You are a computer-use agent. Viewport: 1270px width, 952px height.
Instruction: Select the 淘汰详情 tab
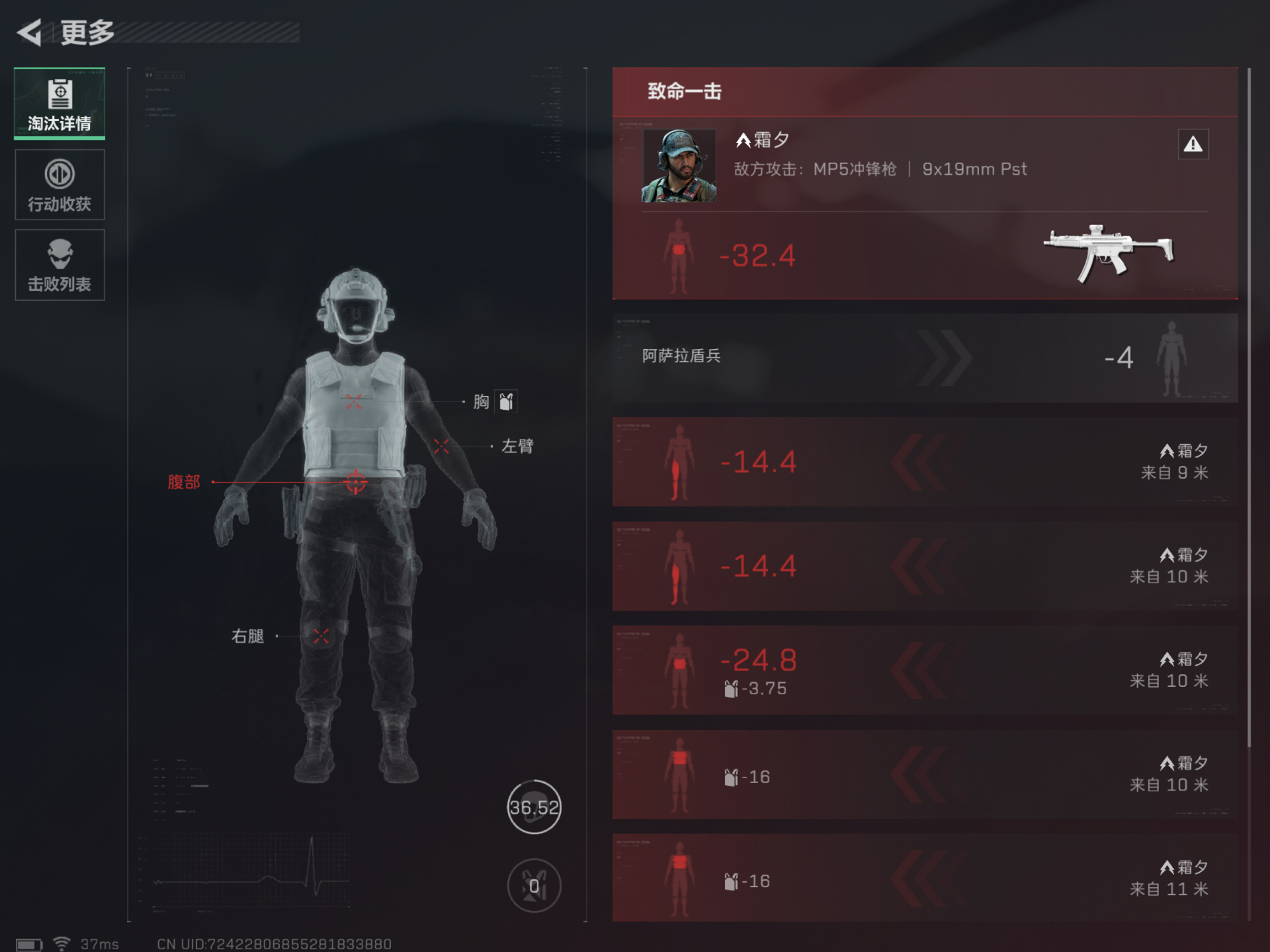60,104
